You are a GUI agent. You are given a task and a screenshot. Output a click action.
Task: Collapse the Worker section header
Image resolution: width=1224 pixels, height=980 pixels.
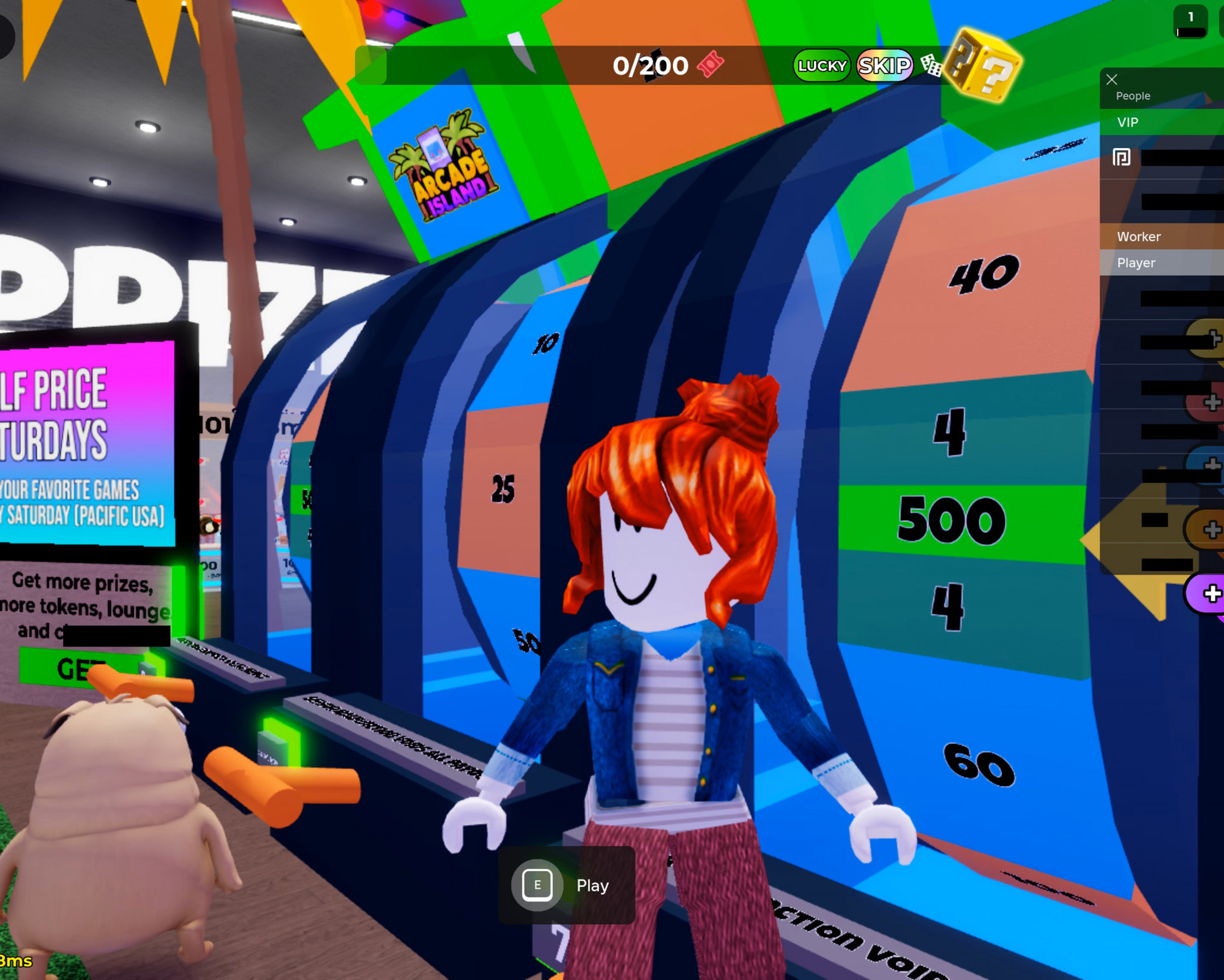pyautogui.click(x=1139, y=237)
